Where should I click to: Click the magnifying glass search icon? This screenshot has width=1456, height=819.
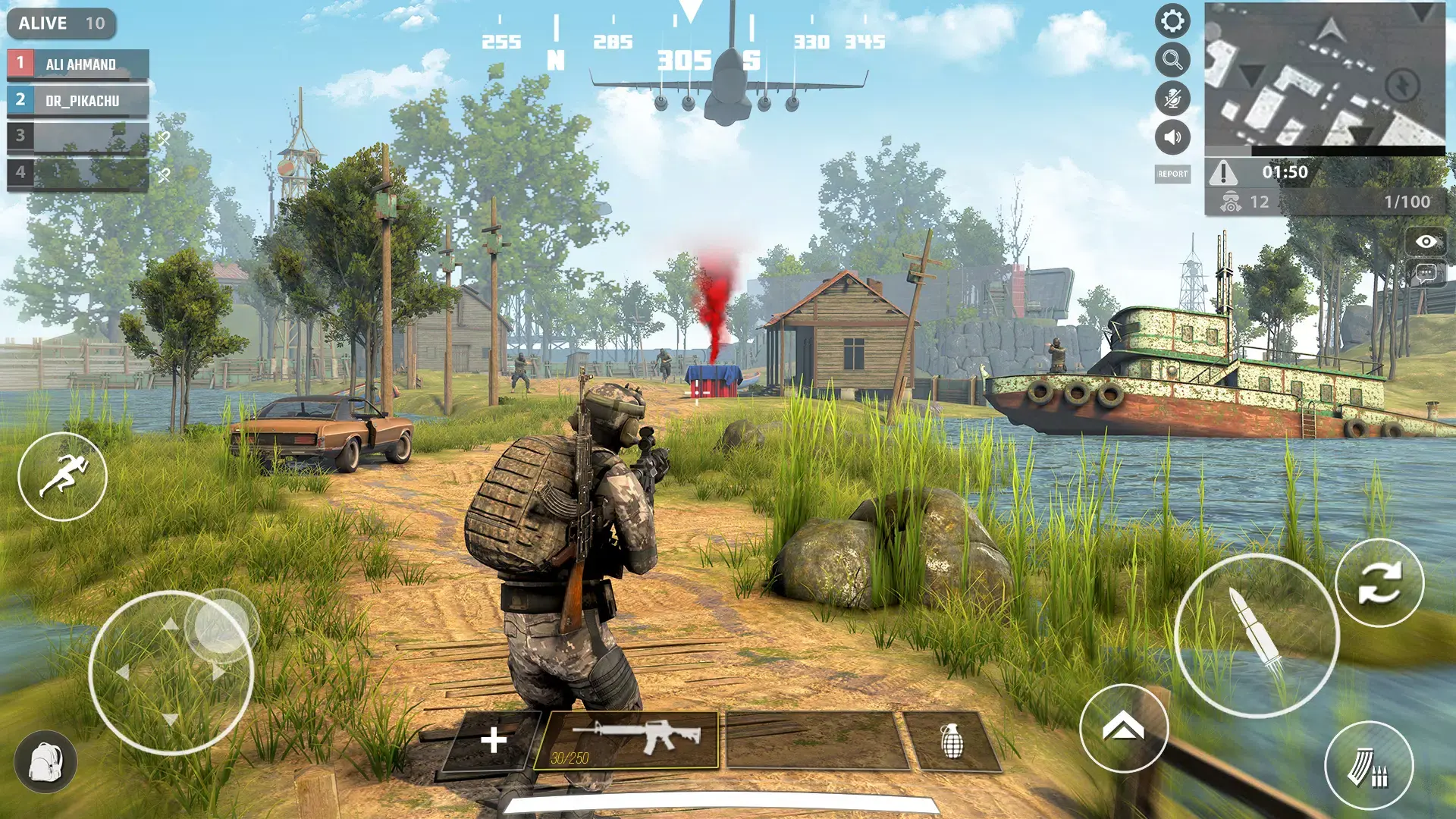tap(1172, 60)
